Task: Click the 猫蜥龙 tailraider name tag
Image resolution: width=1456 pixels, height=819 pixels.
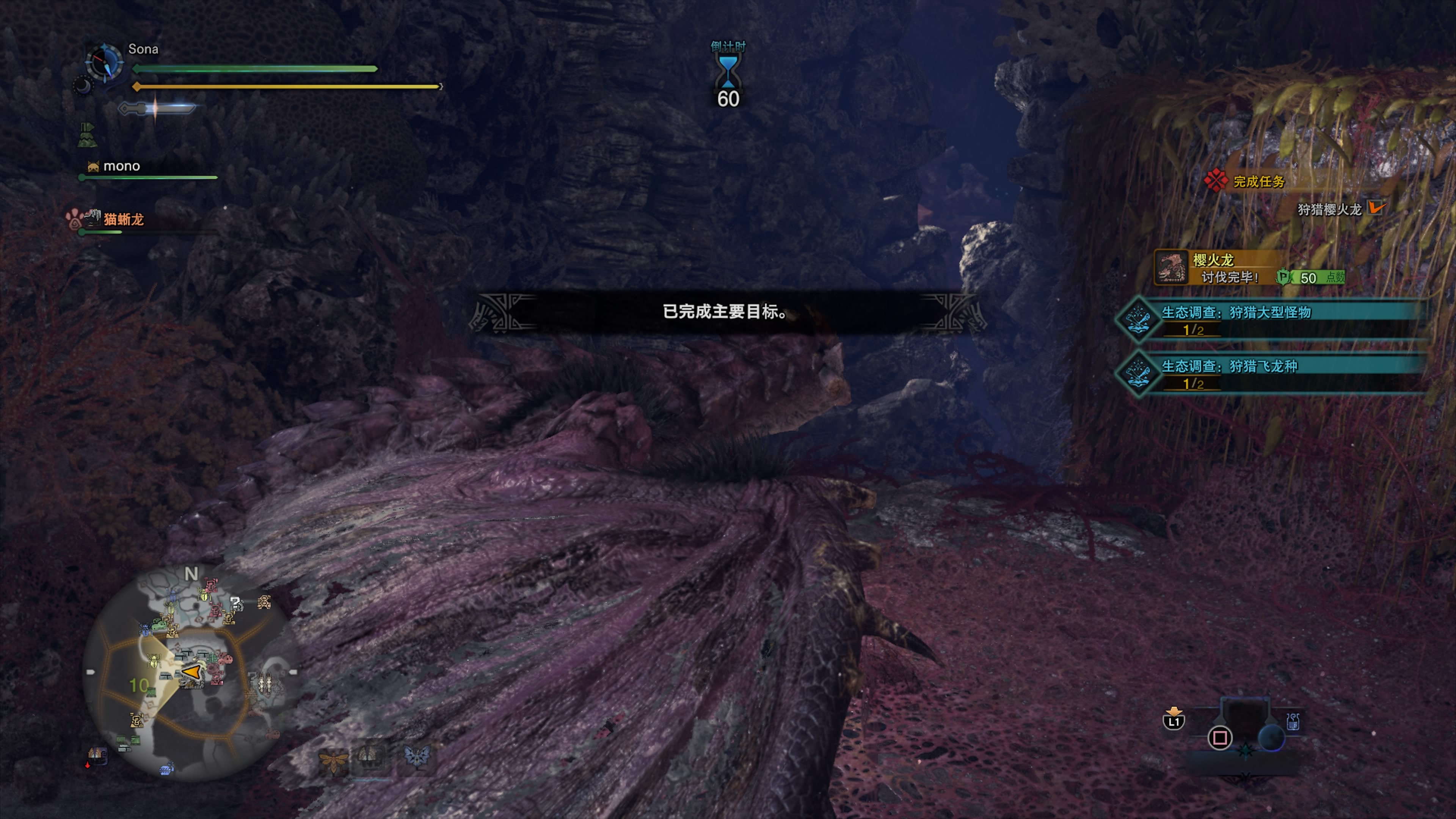Action: (x=123, y=219)
